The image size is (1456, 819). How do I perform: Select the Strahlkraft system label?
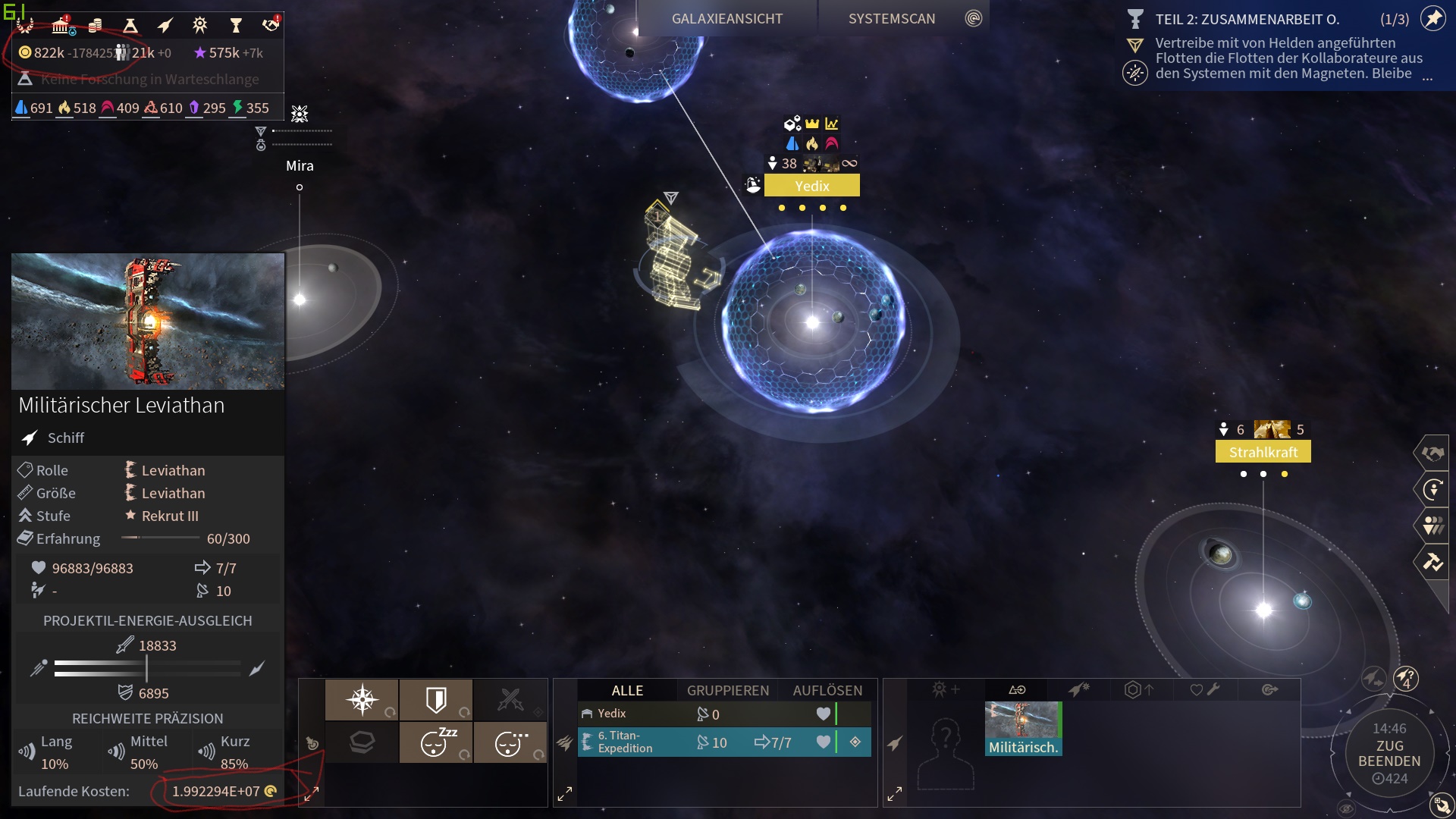1263,452
